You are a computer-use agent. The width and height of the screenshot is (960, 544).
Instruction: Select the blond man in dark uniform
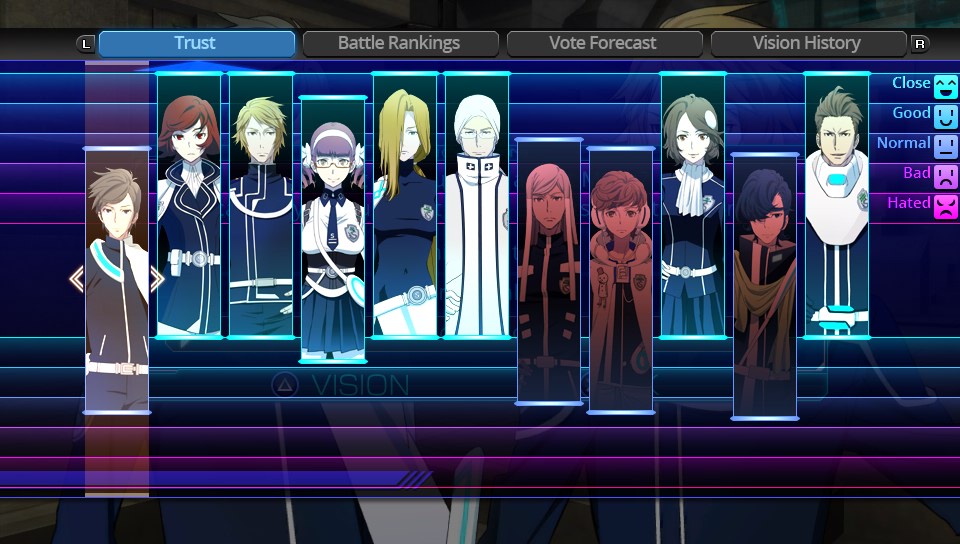point(261,205)
